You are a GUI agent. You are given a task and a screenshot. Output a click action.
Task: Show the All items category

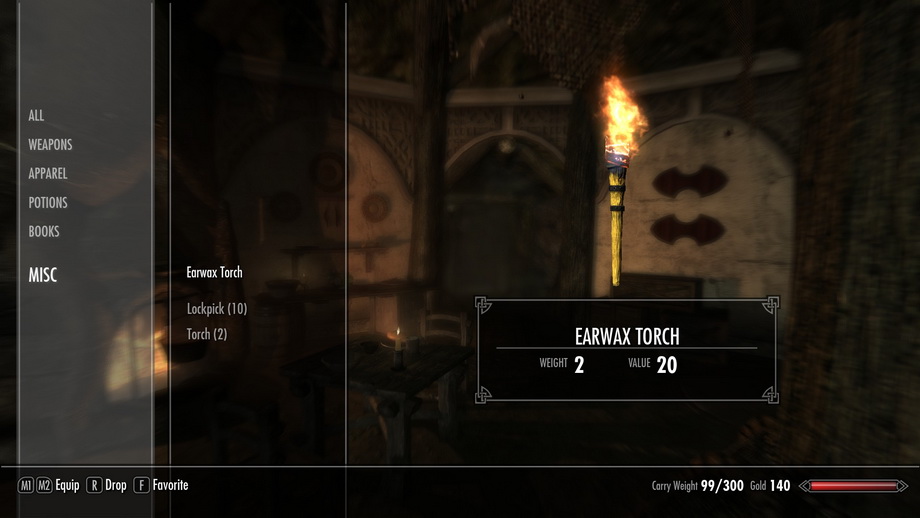tap(36, 116)
